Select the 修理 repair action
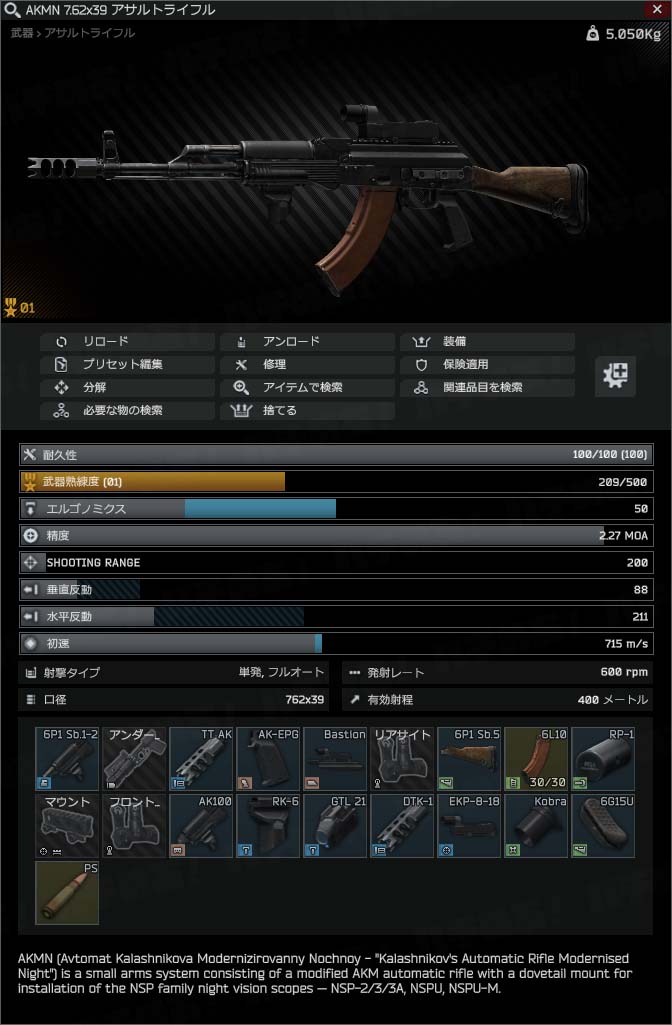Viewport: 672px width, 1025px height. coord(307,364)
